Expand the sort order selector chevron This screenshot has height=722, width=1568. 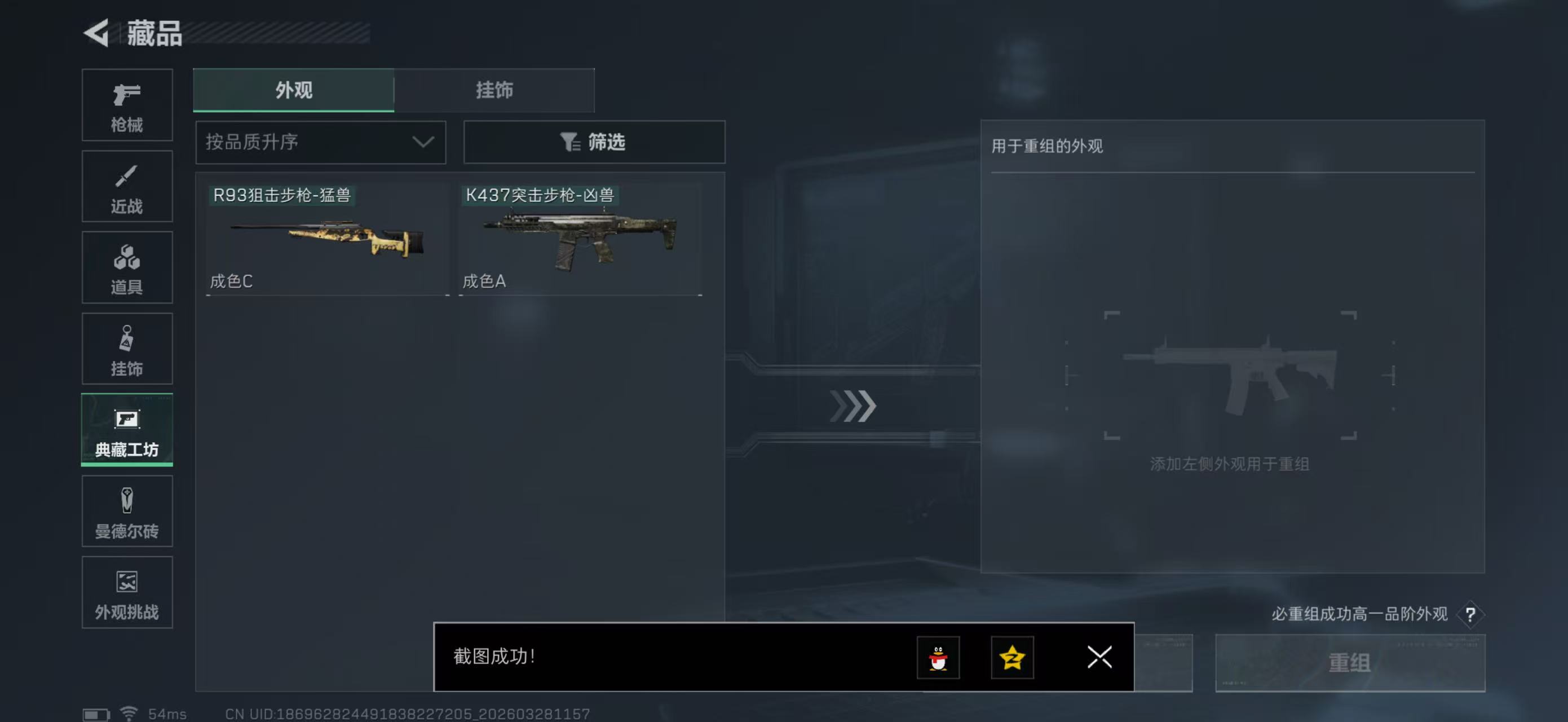tap(421, 142)
